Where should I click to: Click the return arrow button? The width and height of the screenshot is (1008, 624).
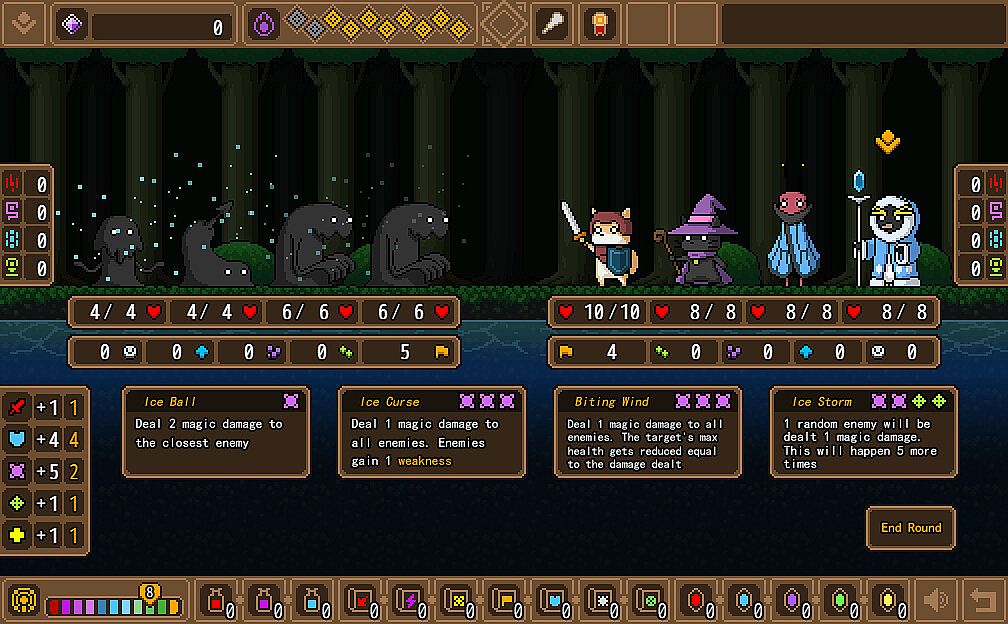983,600
